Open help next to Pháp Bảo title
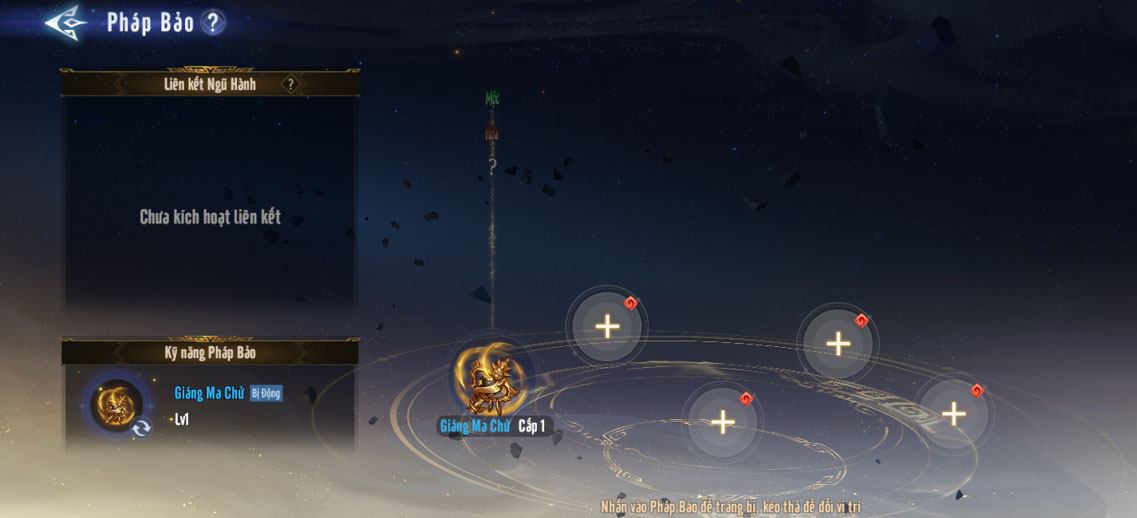The width and height of the screenshot is (1137, 518). coord(212,22)
